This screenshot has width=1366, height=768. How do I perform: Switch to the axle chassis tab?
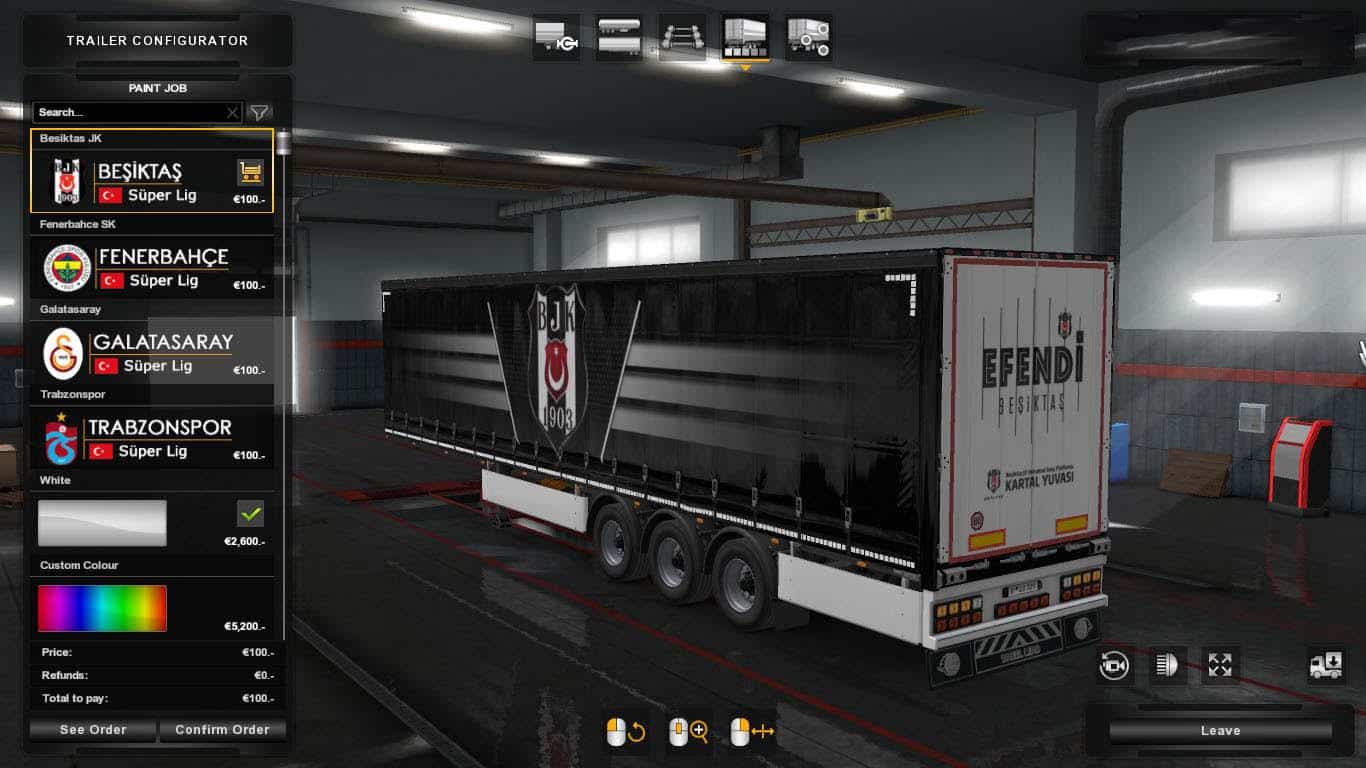pyautogui.click(x=682, y=38)
